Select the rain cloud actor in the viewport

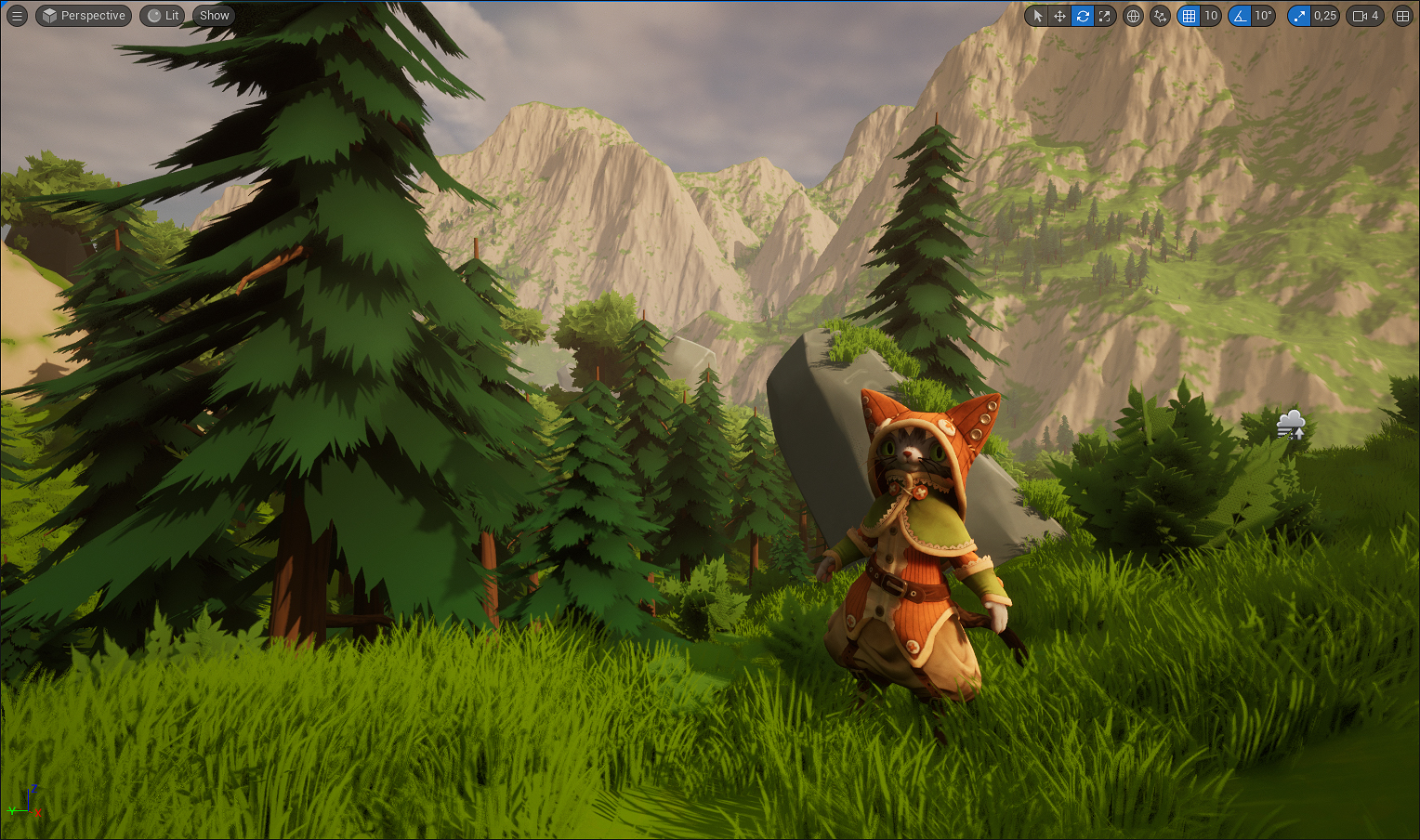pos(1291,424)
